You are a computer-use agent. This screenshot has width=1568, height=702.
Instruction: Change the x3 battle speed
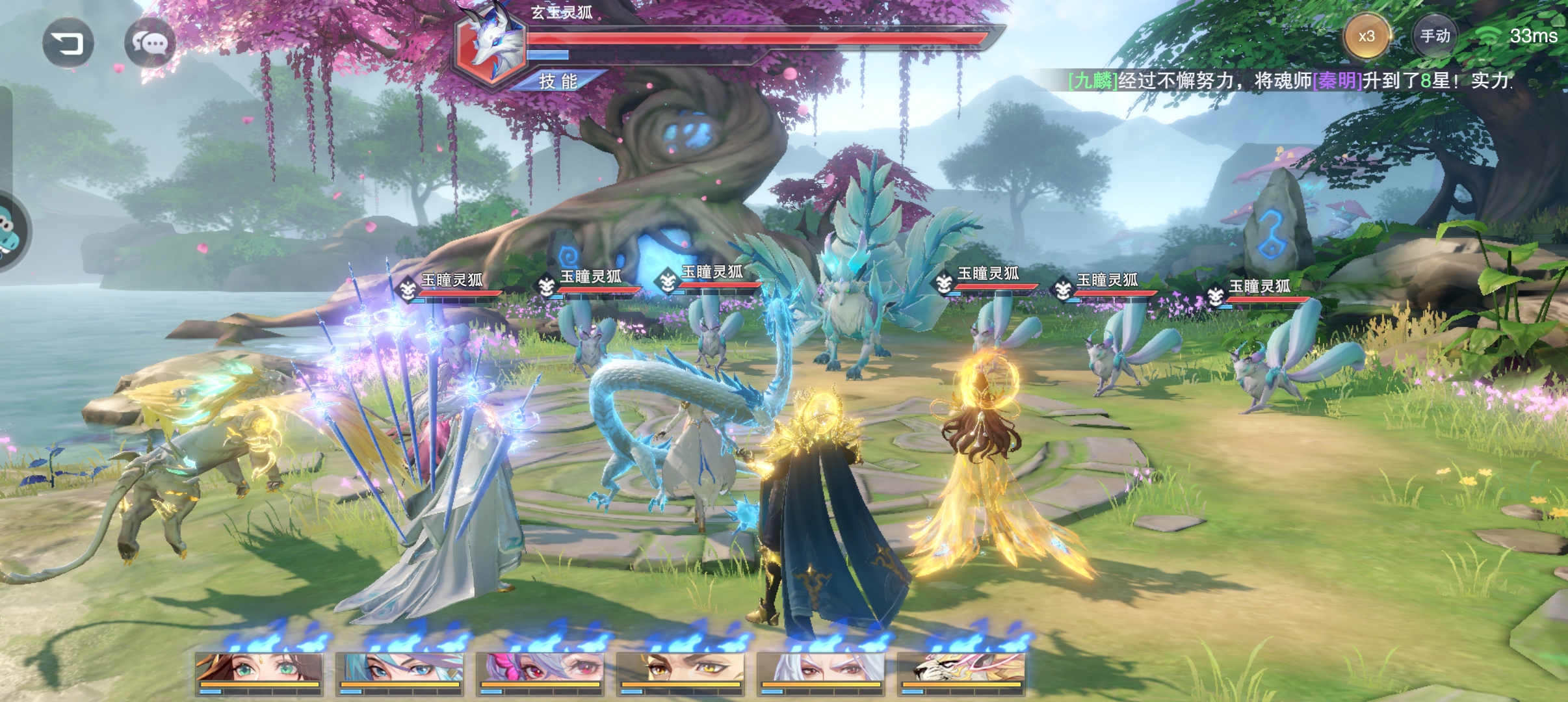(x=1366, y=36)
